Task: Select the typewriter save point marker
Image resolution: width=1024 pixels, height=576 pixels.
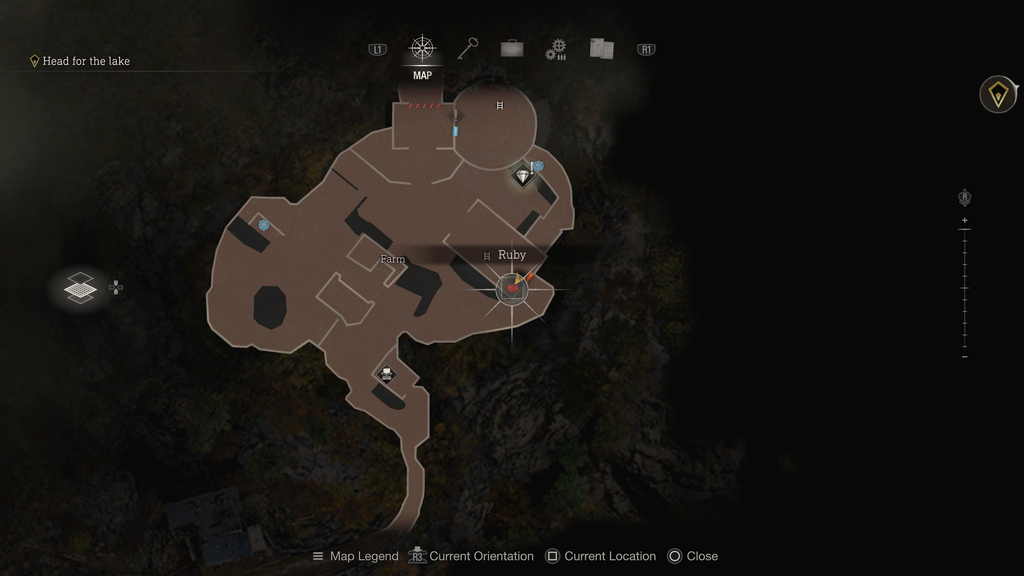Action: [x=386, y=375]
